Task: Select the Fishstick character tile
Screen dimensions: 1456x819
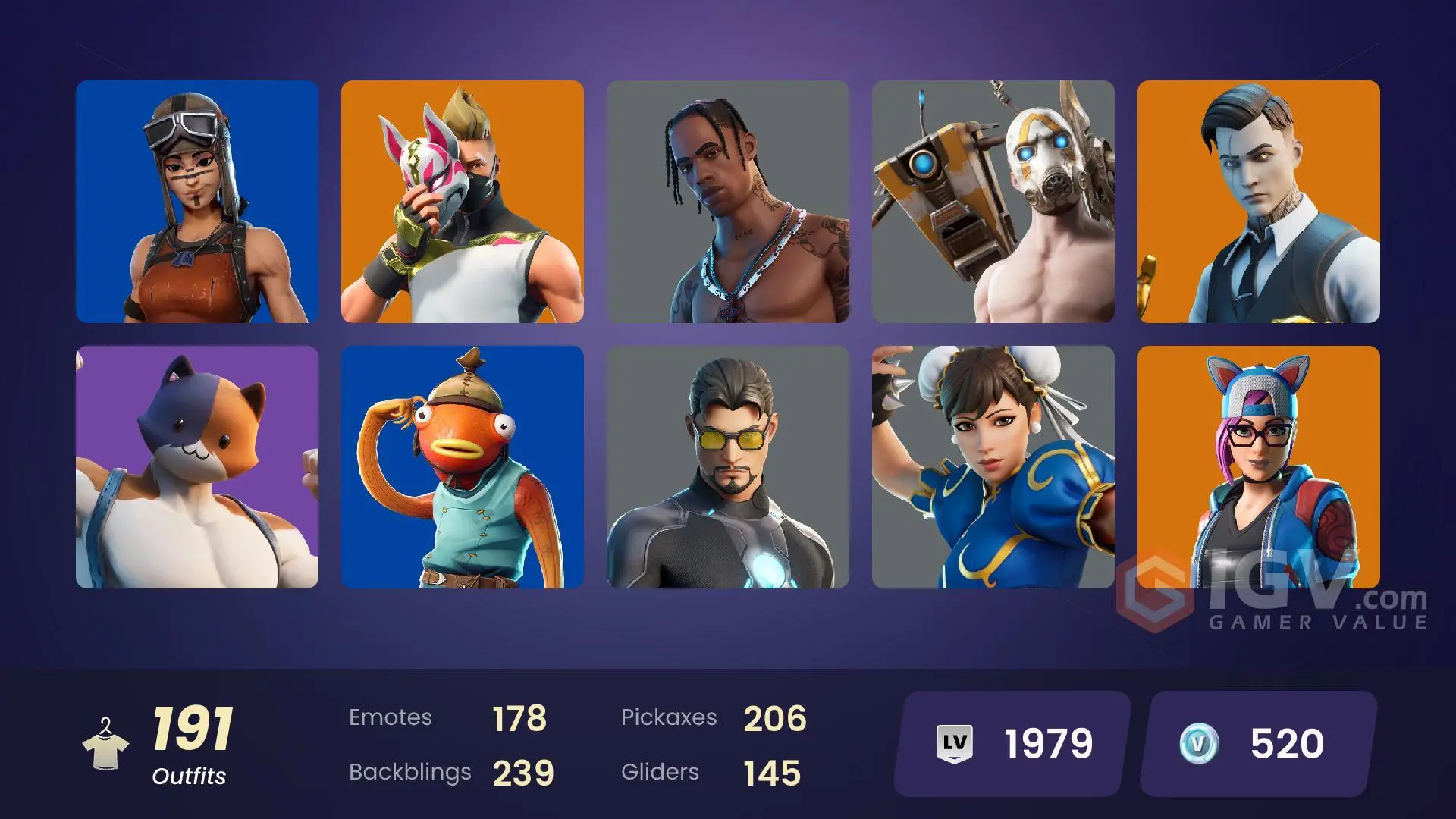Action: pos(463,466)
